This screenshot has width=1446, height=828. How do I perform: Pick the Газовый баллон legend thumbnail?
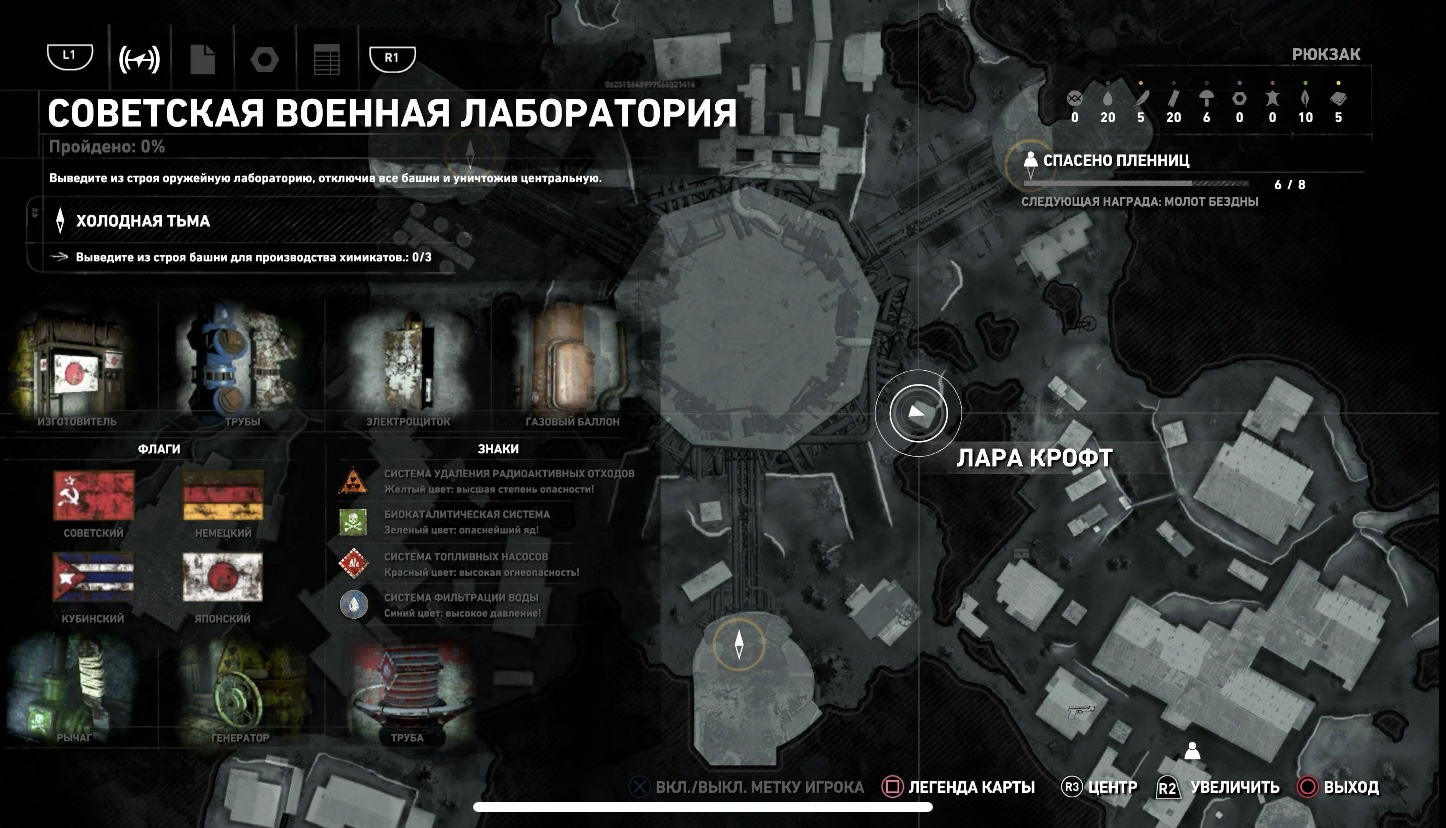(x=572, y=362)
